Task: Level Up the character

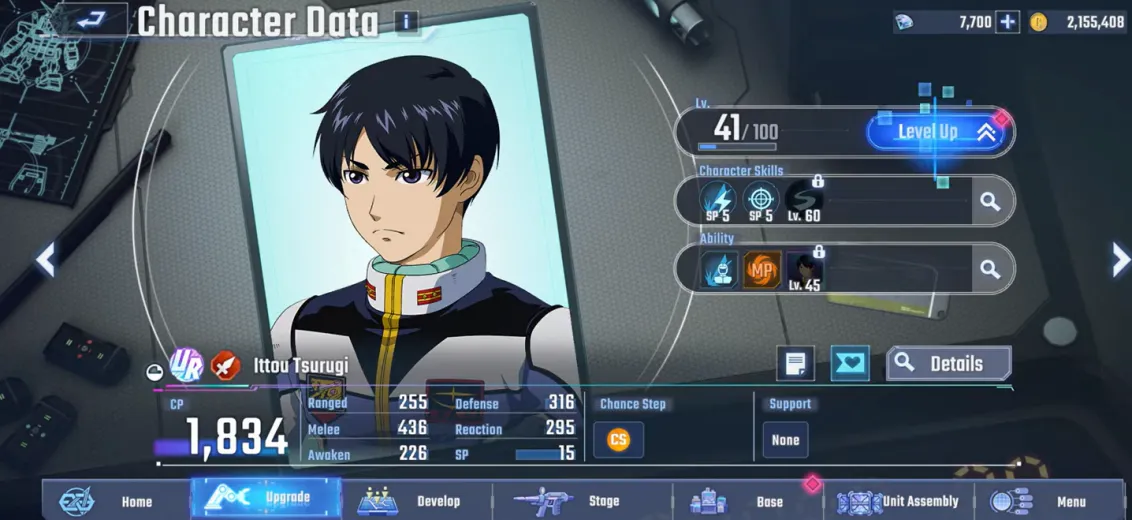Action: [x=939, y=132]
